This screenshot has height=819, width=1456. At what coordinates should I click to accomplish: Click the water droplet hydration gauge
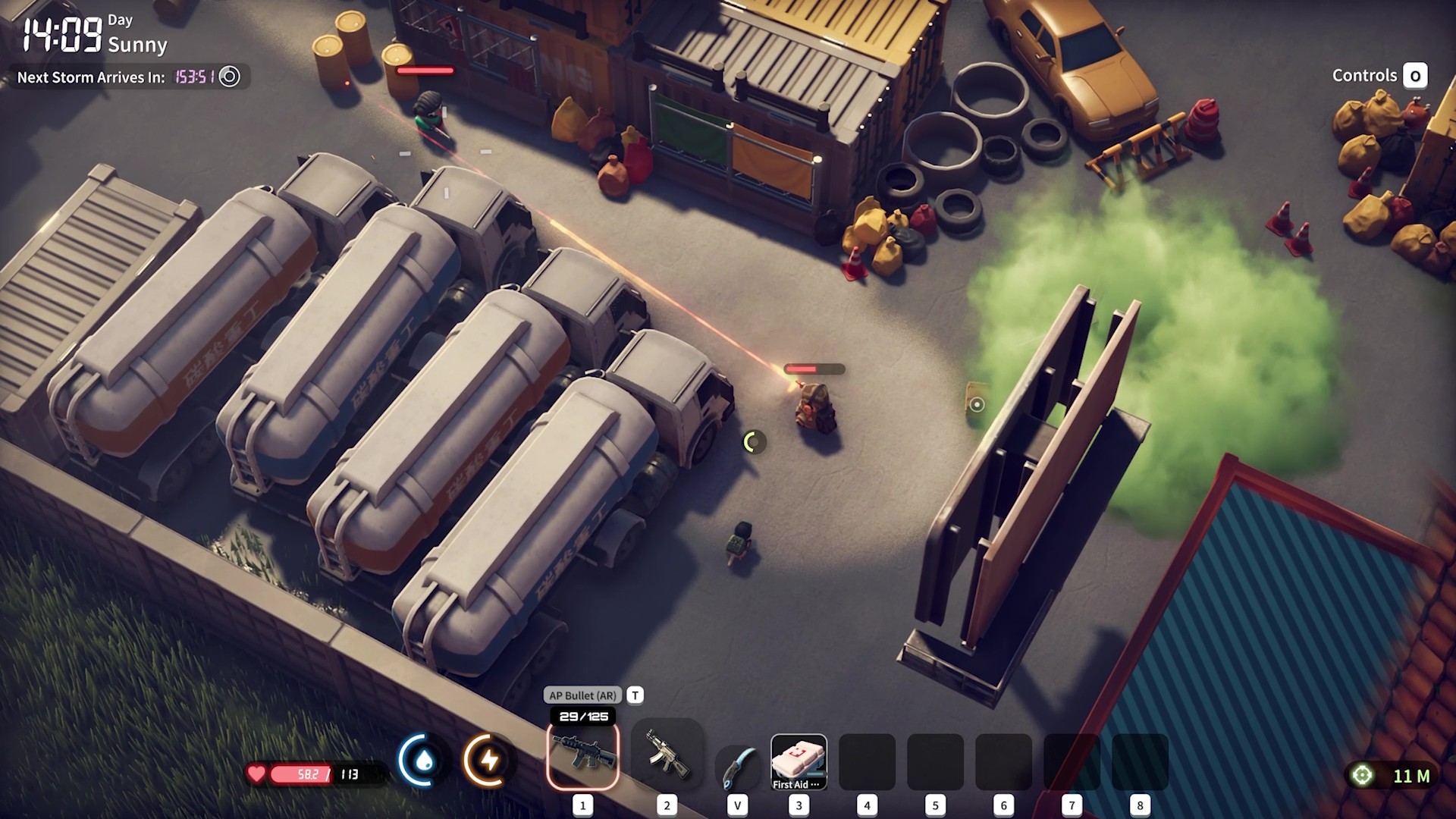(x=423, y=761)
